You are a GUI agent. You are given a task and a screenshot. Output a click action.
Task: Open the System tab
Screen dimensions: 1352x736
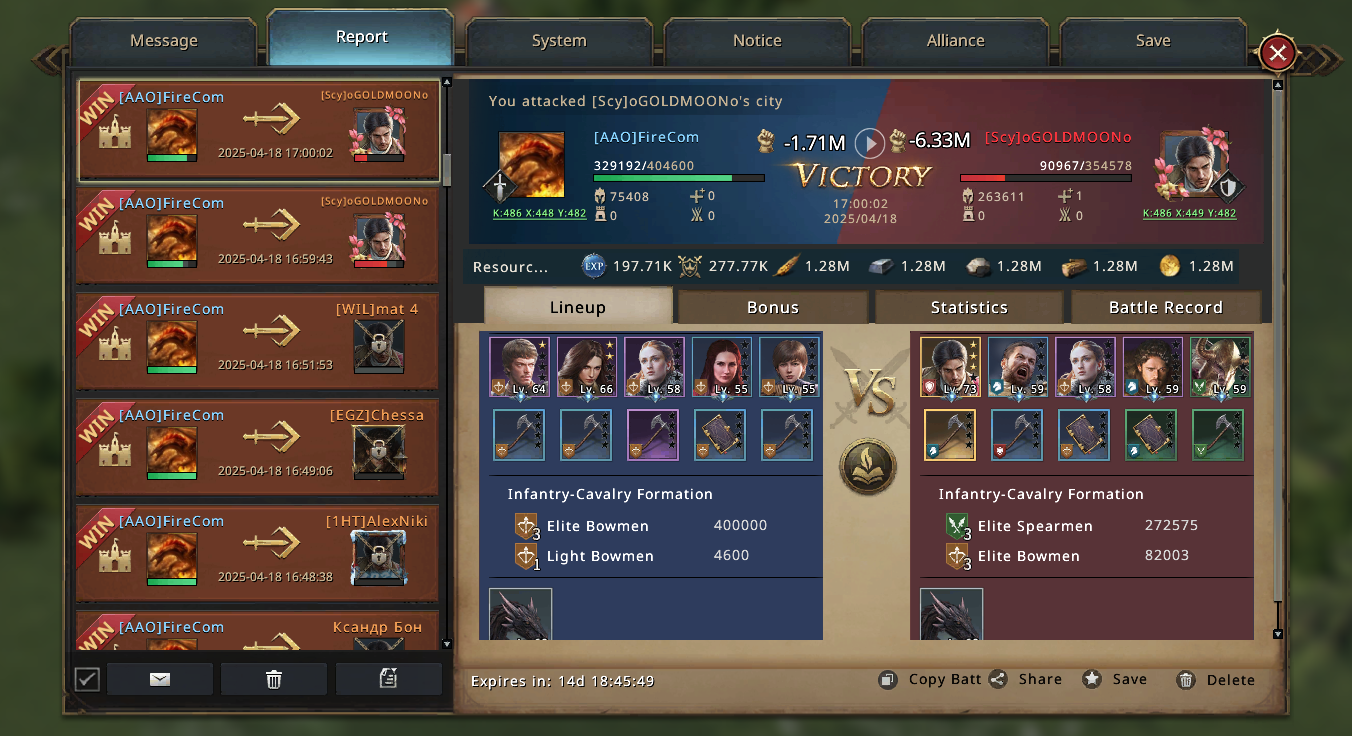559,41
